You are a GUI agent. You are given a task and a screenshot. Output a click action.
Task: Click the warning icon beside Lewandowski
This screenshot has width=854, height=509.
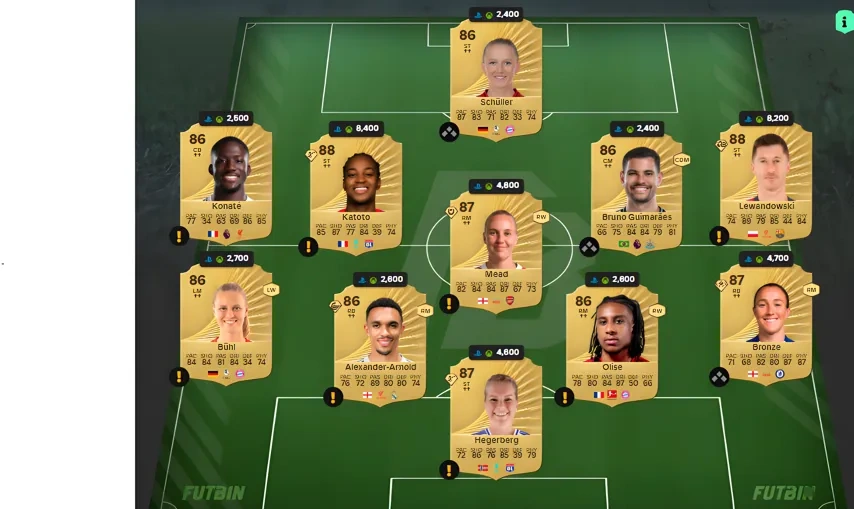pyautogui.click(x=719, y=236)
